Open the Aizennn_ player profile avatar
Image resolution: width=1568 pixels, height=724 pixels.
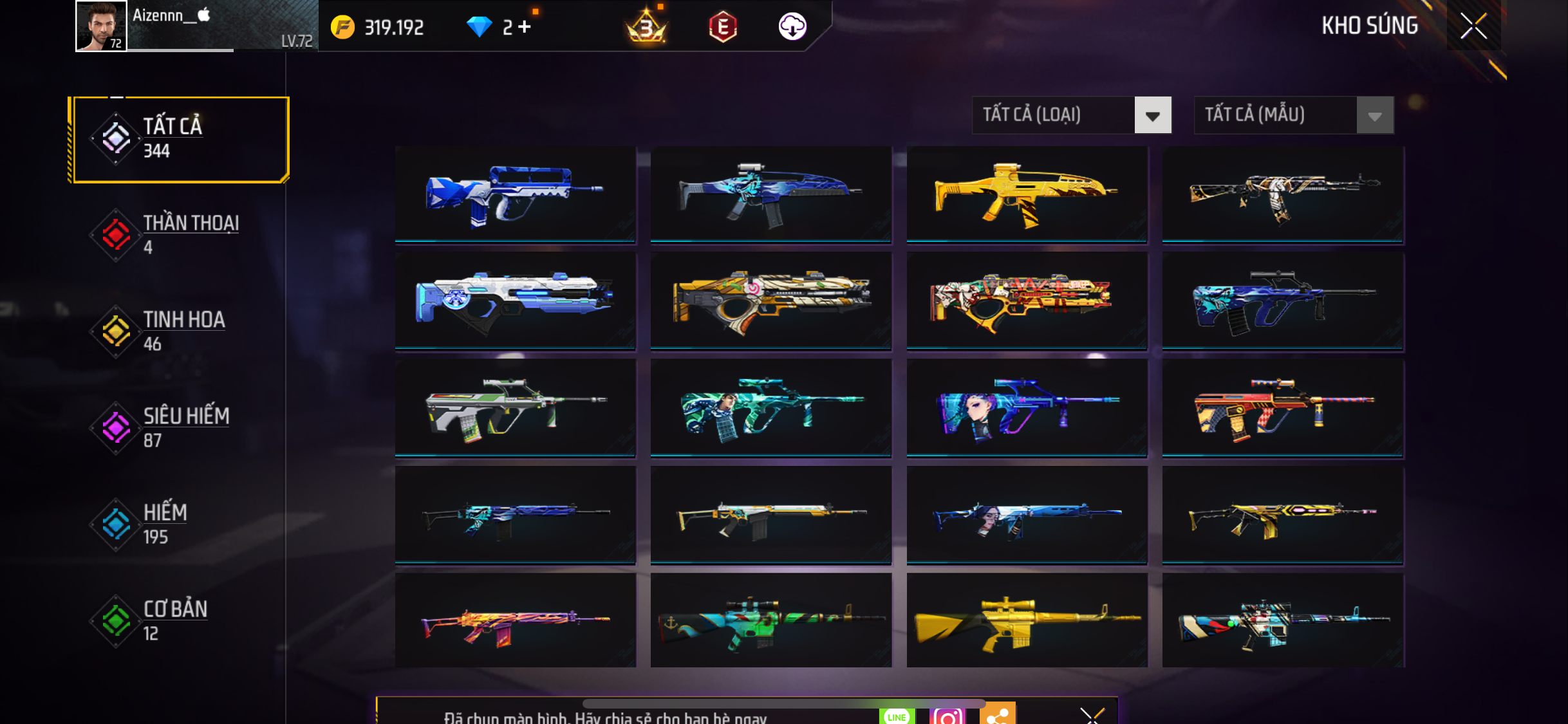pos(101,26)
